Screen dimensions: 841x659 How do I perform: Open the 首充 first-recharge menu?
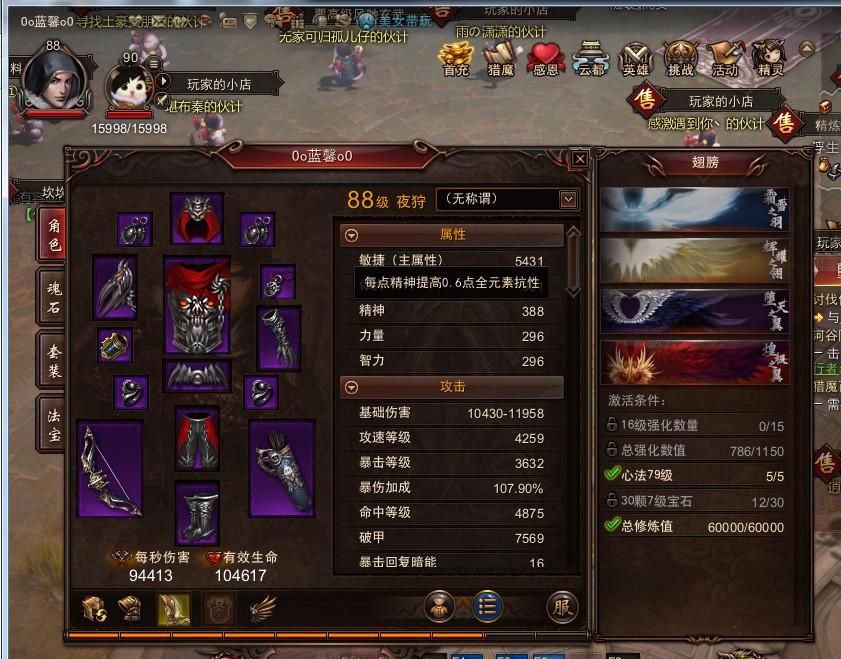456,60
